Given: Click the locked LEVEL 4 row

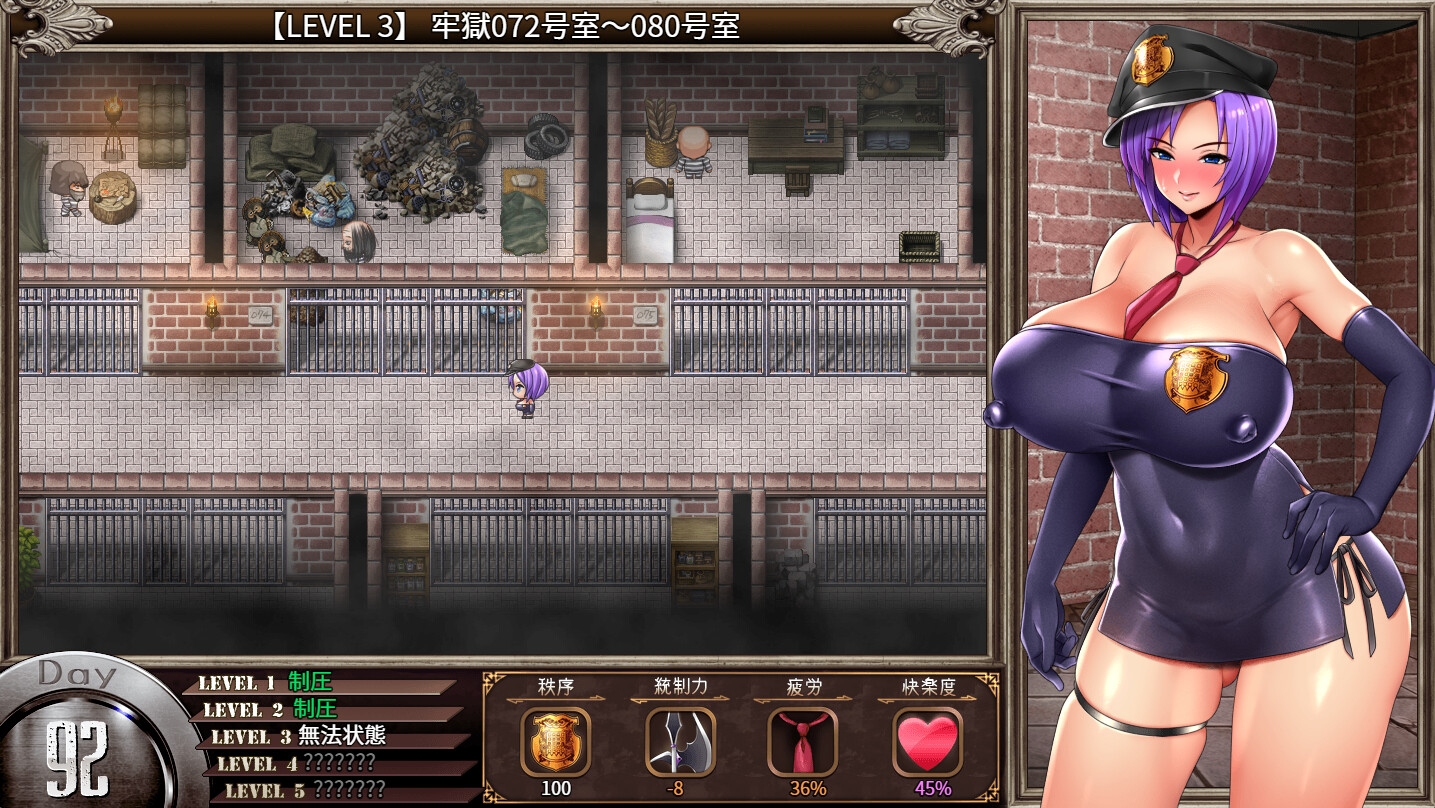Looking at the screenshot, I should click(x=335, y=763).
